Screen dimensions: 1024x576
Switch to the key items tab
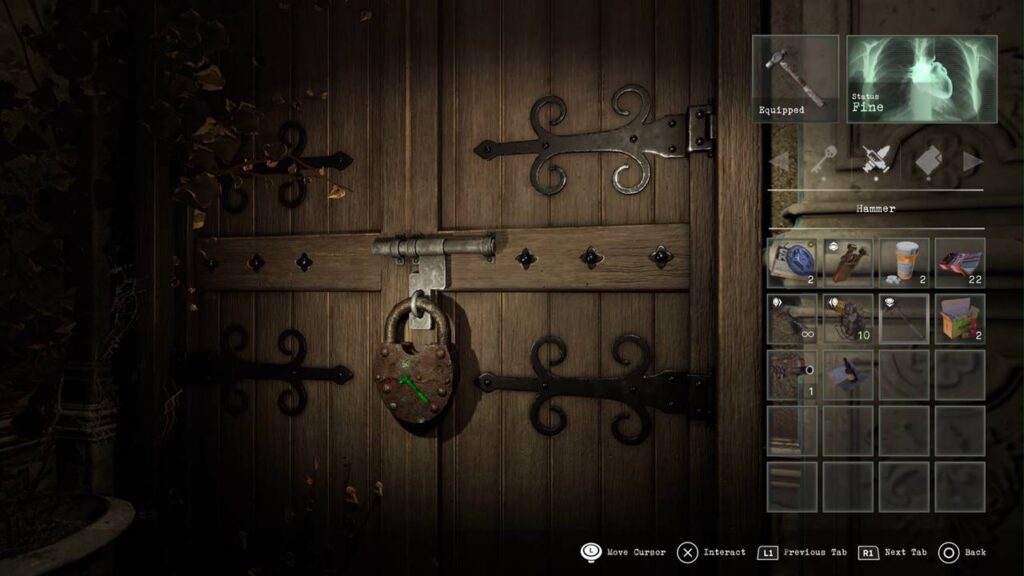tap(823, 160)
